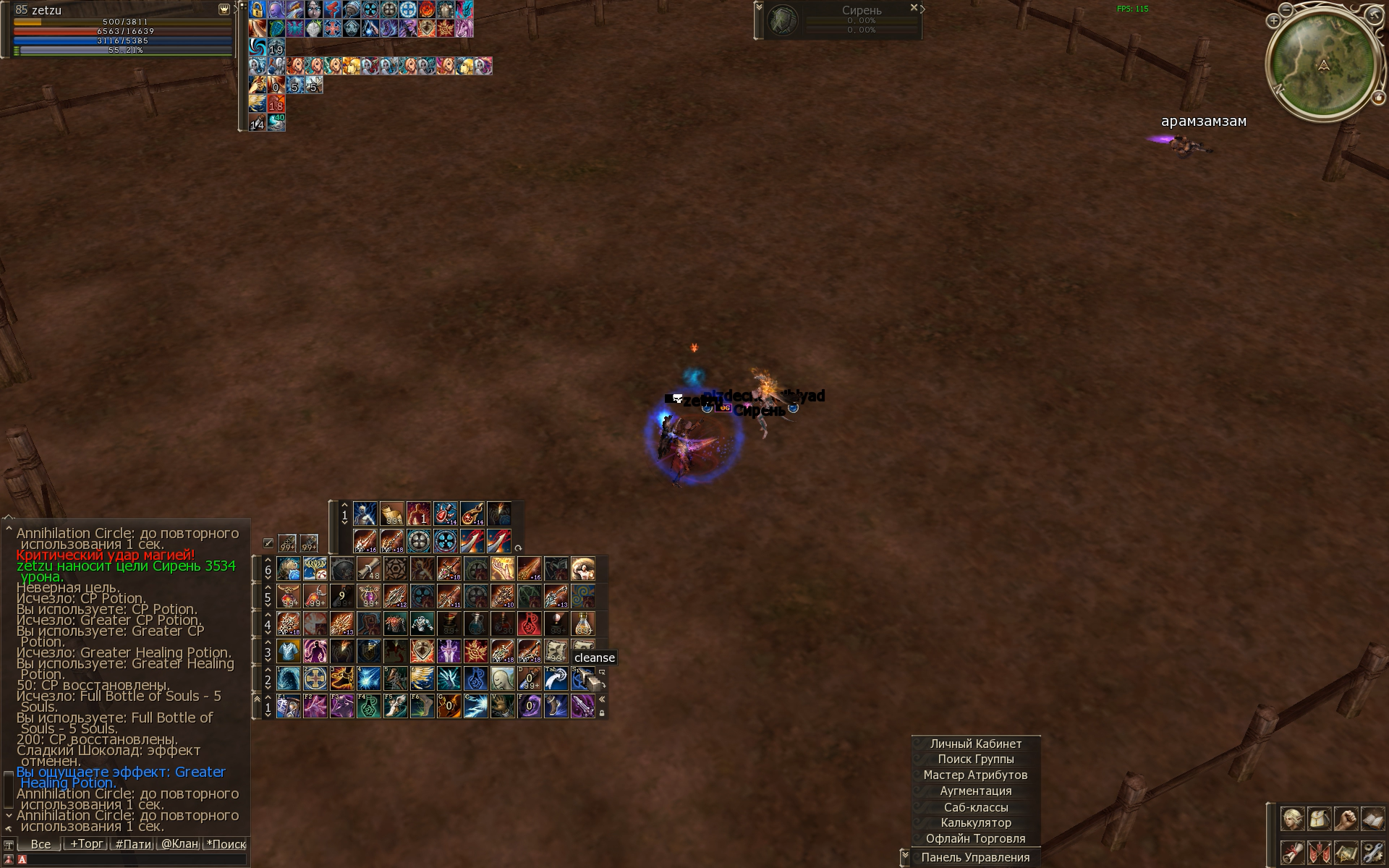This screenshot has height=868, width=1389.
Task: Open the Аугментация menu entry
Action: tap(975, 791)
